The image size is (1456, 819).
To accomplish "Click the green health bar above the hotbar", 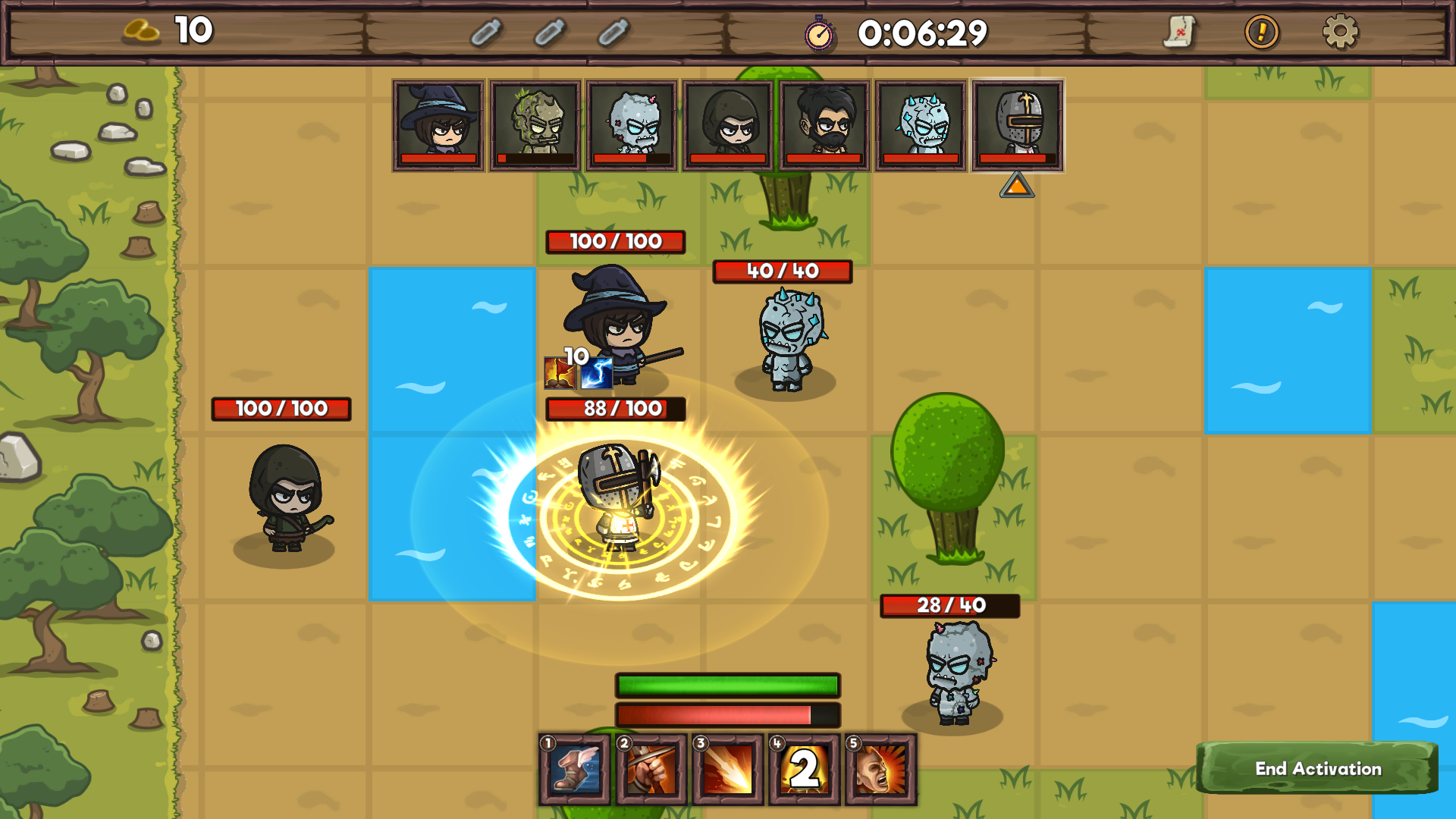I will coord(726,684).
